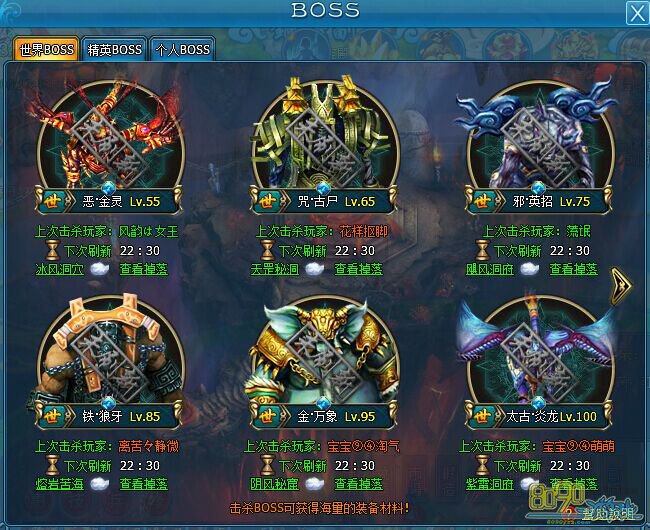Select the 世界BOSS tab
Screen dimensions: 650x530
click(46, 49)
